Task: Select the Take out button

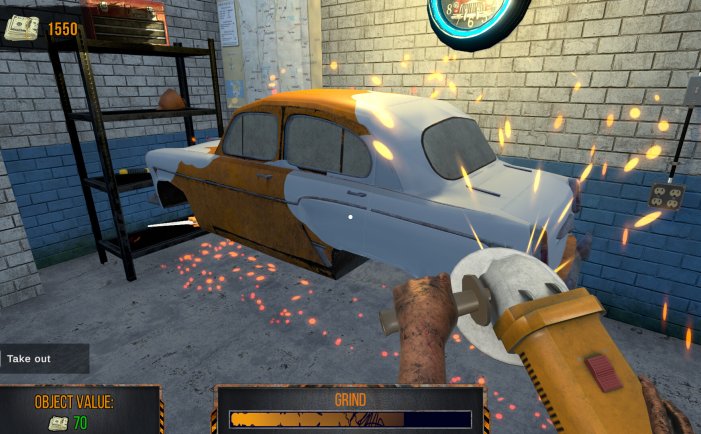Action: point(42,358)
